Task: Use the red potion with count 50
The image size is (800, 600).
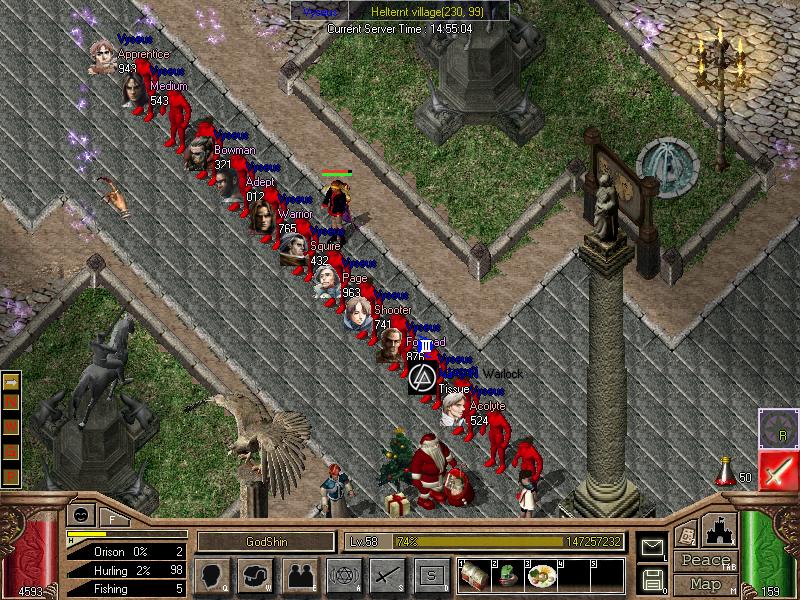Action: coord(725,470)
